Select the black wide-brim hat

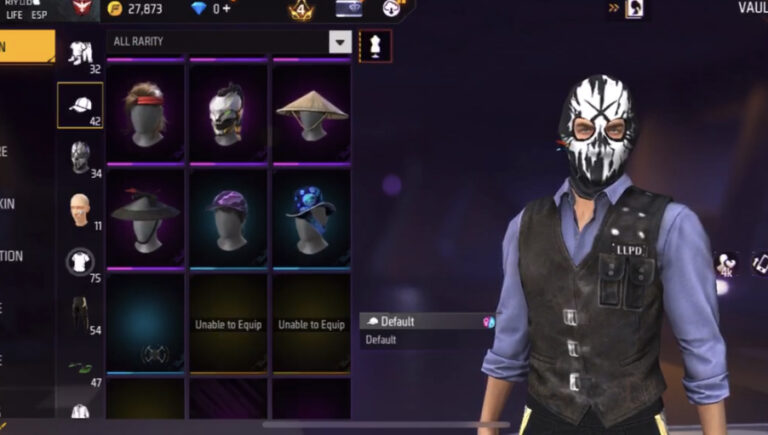146,216
